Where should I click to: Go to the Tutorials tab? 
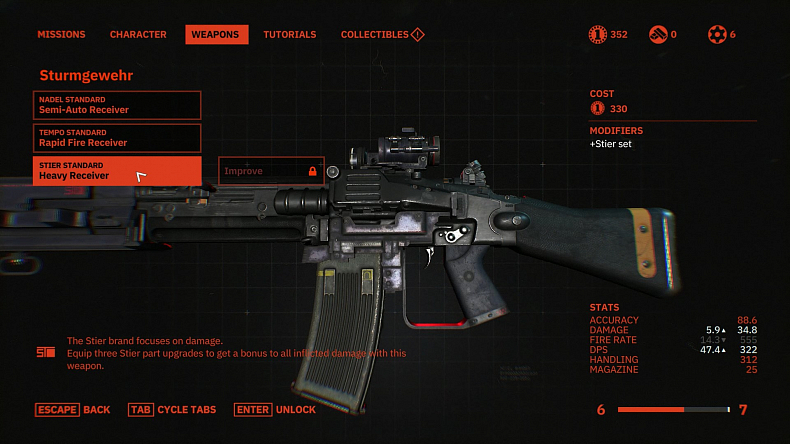[289, 34]
